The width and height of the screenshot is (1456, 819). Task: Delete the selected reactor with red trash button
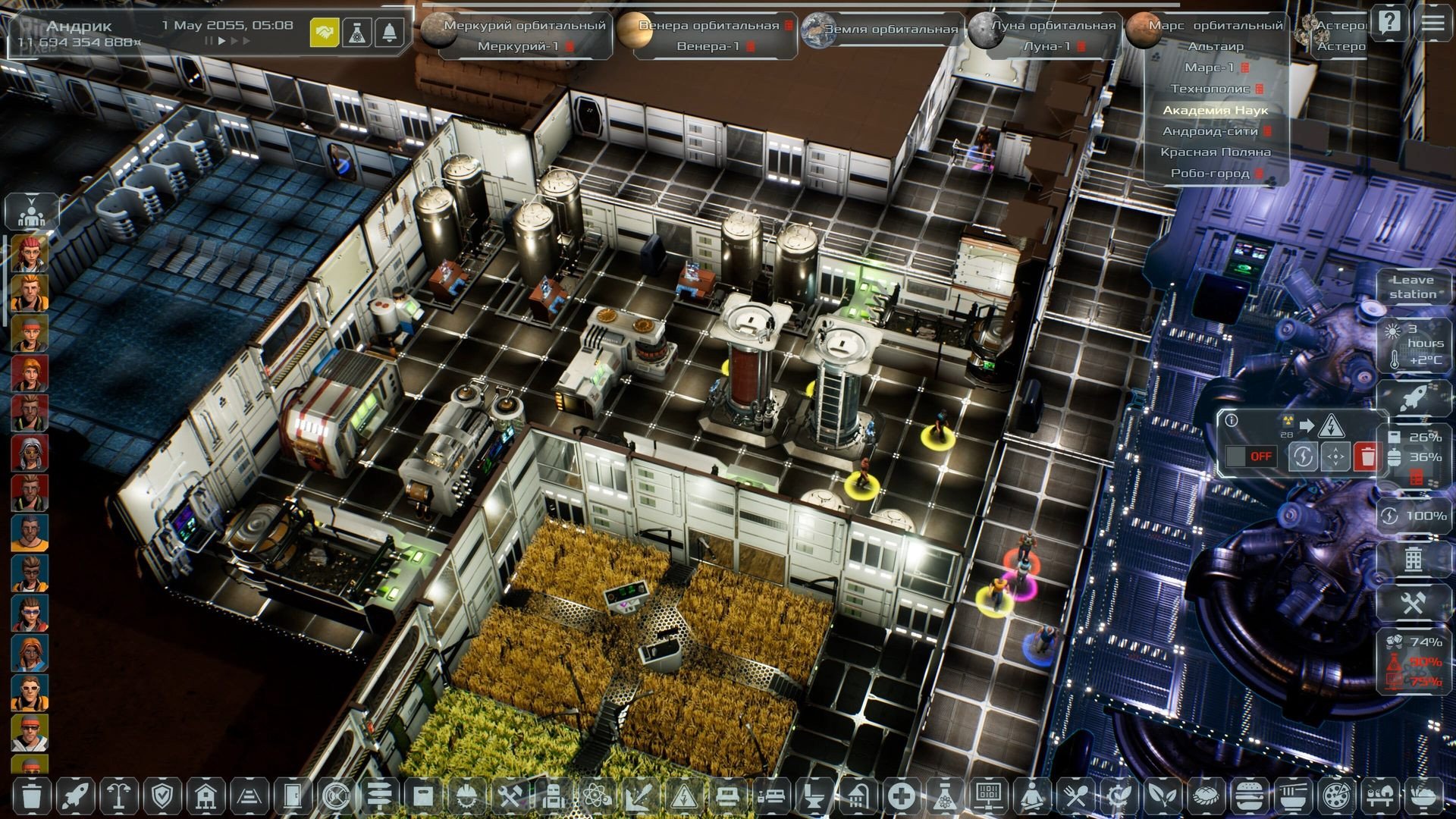[1367, 457]
